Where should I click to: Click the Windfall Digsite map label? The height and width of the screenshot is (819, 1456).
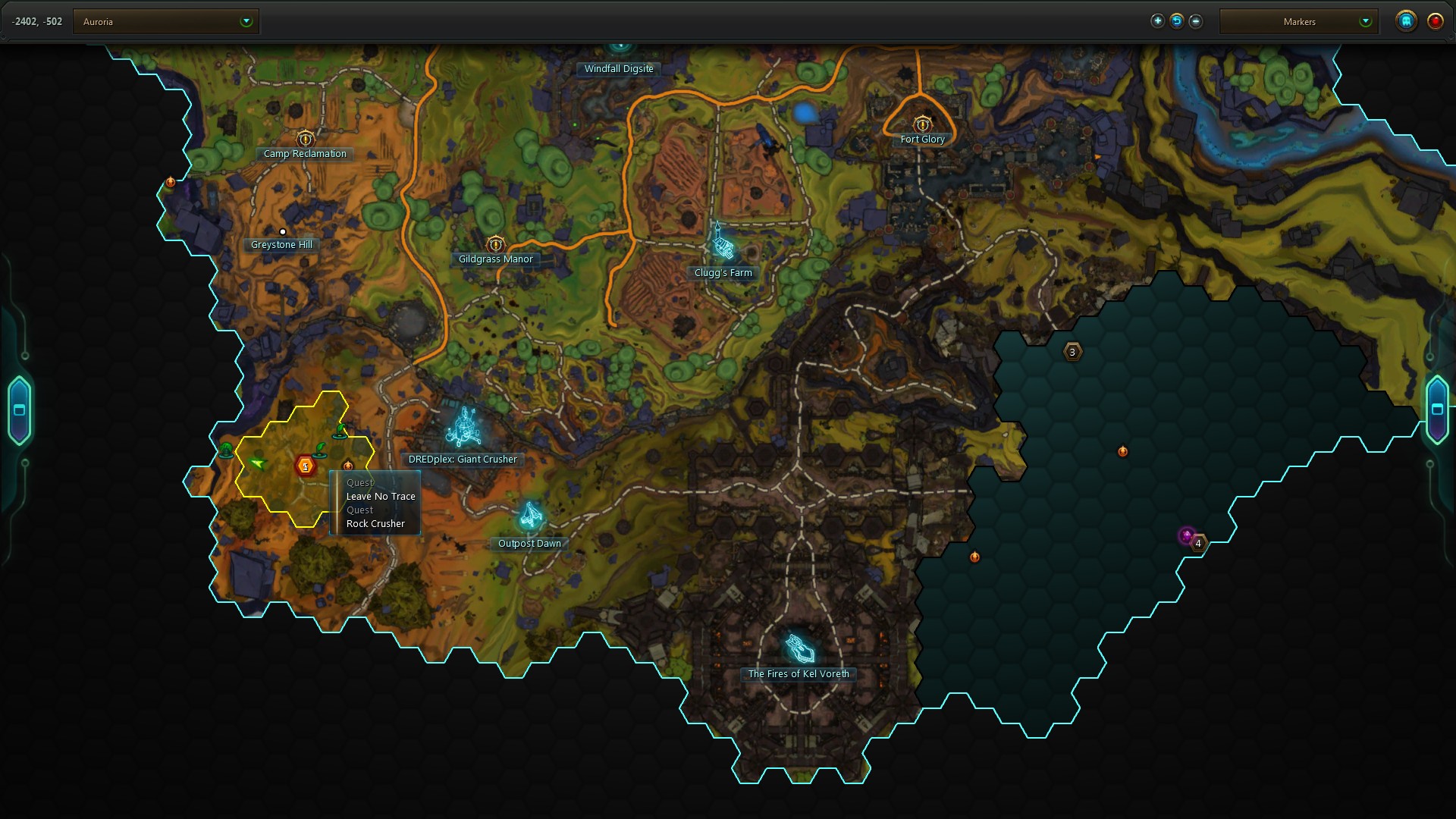point(619,69)
